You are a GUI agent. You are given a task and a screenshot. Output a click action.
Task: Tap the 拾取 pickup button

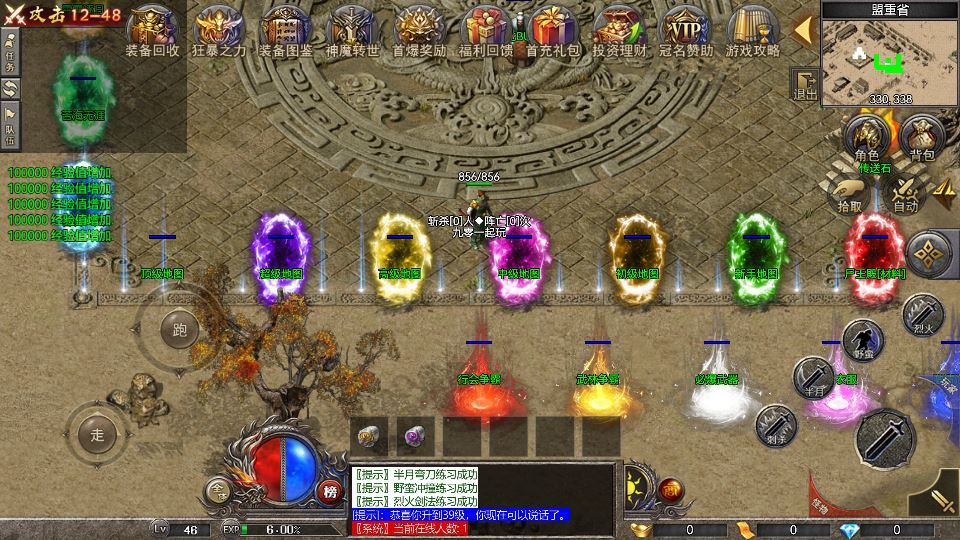849,194
